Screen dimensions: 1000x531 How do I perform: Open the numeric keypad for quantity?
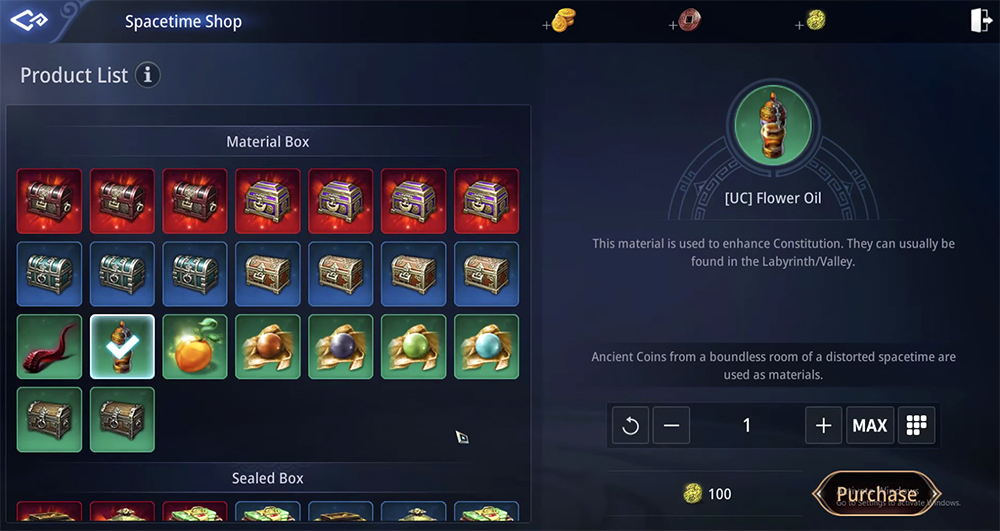[x=916, y=425]
